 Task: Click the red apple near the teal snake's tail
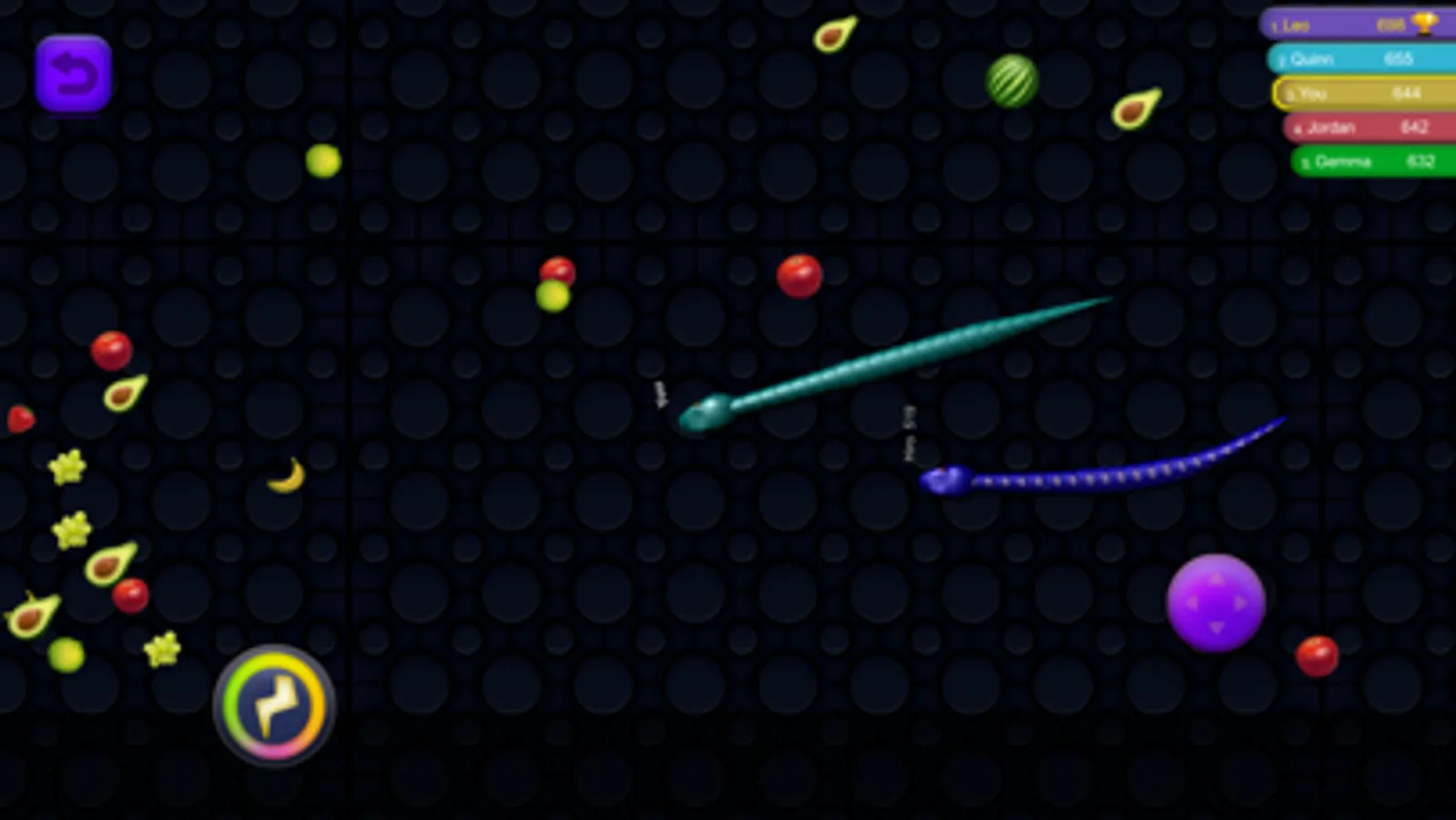[798, 276]
